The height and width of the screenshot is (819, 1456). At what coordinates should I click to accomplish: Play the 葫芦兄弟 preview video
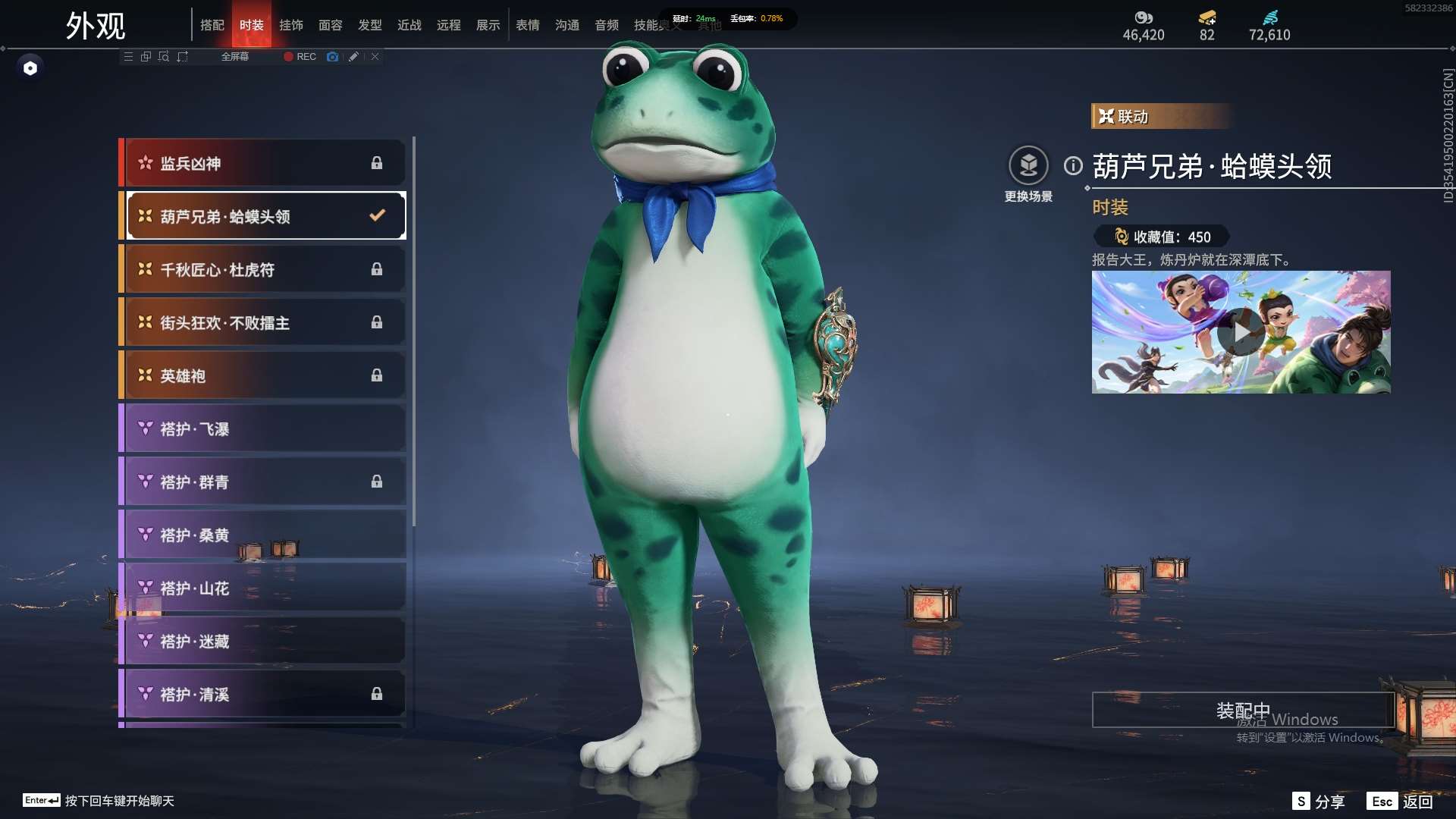1241,332
